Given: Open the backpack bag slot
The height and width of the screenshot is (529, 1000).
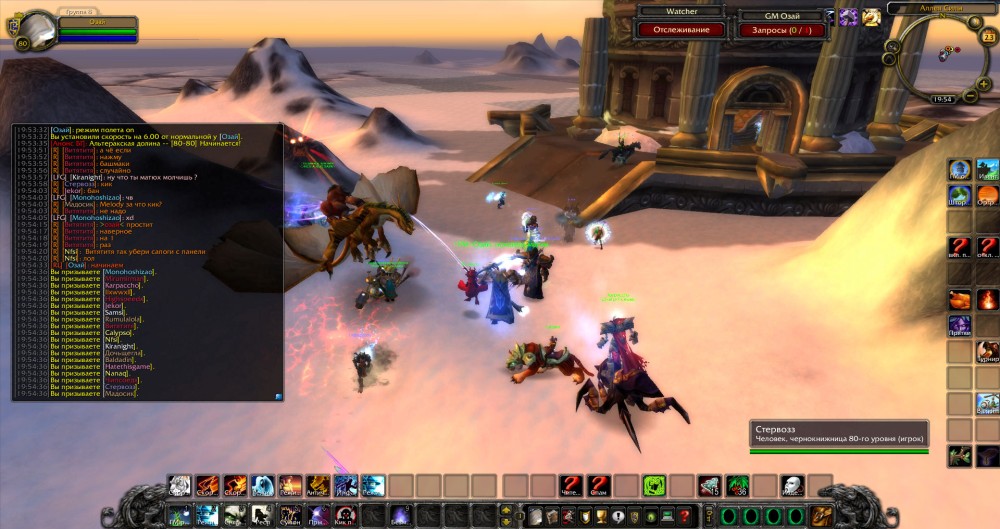Looking at the screenshot, I should (822, 516).
